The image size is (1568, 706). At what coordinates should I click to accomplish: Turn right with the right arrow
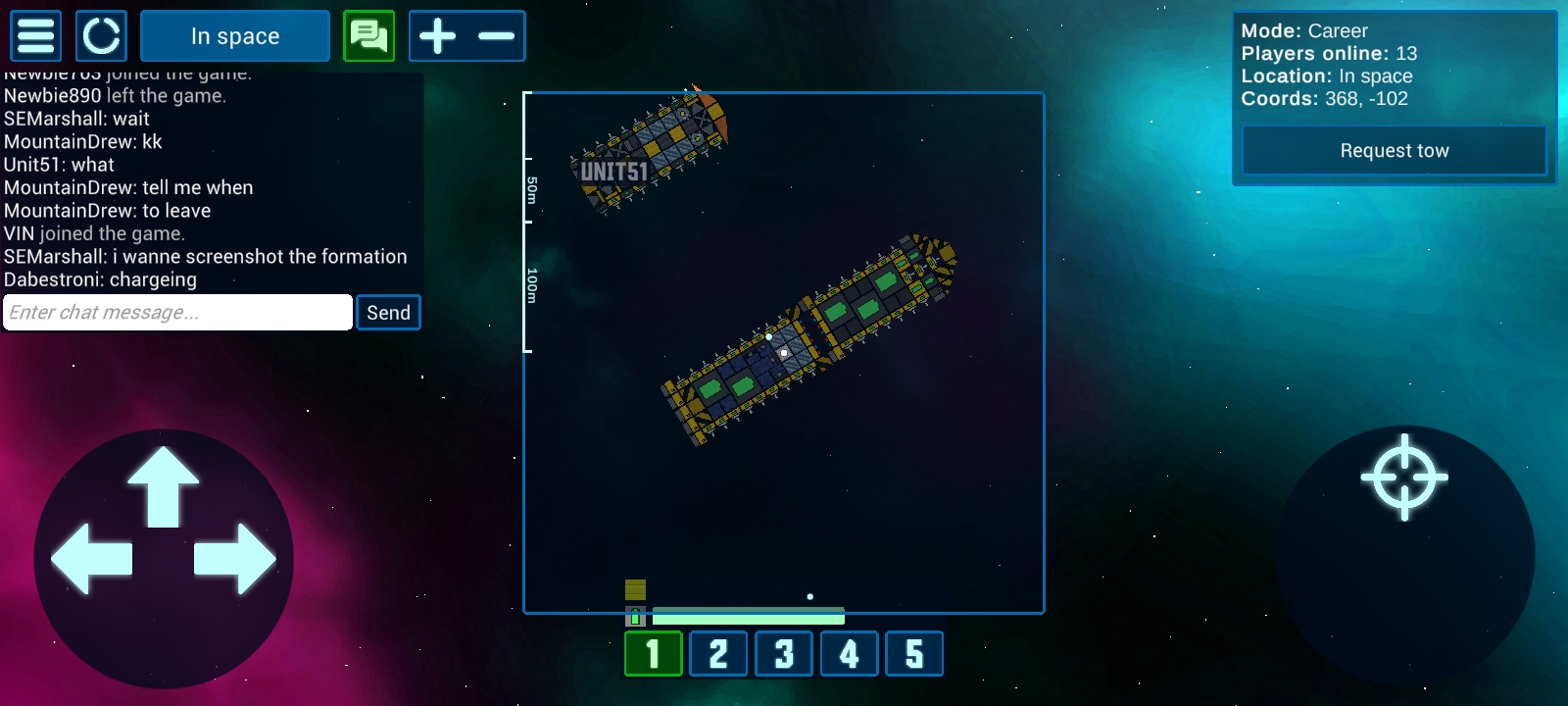point(235,559)
